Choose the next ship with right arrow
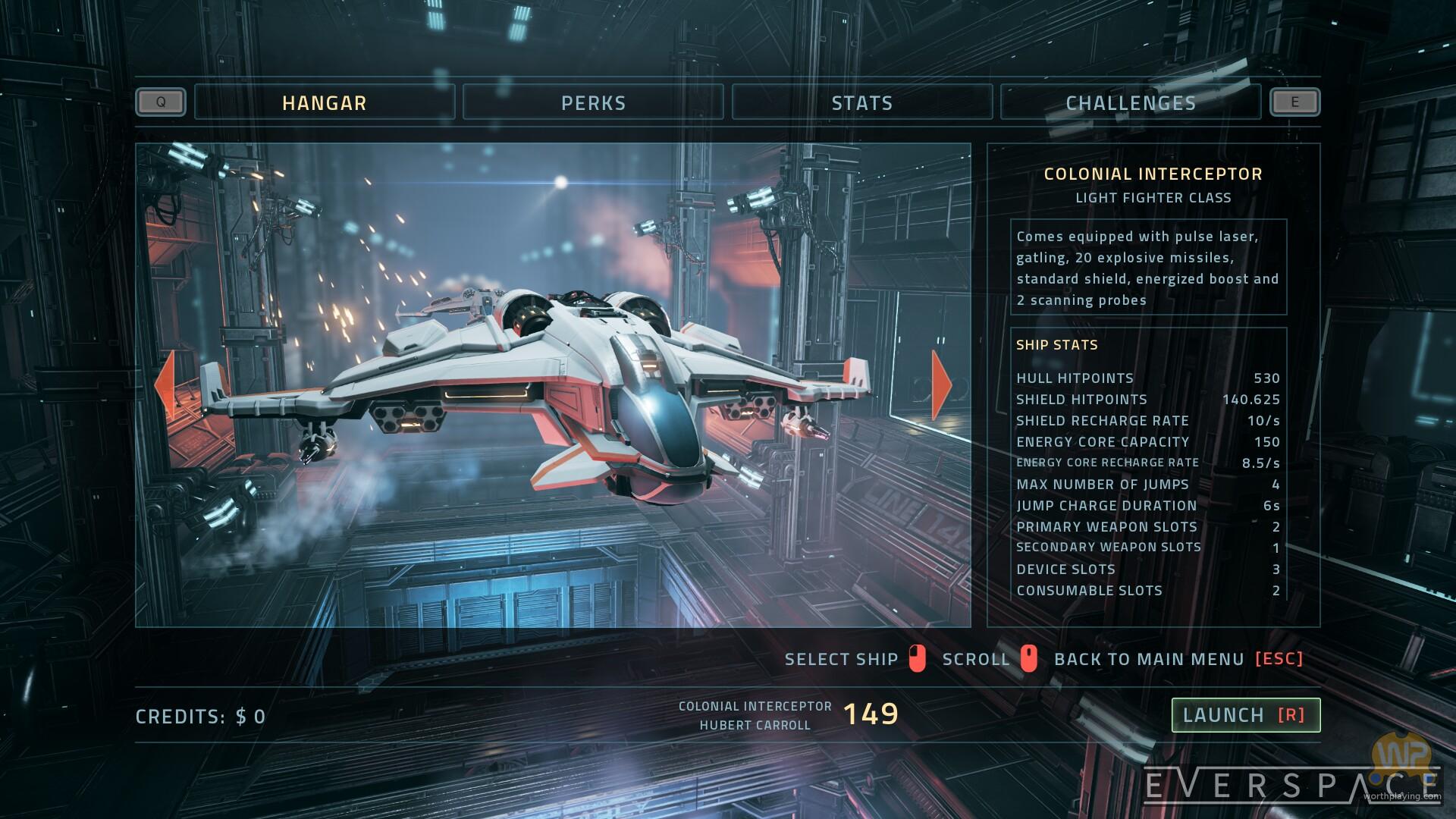The image size is (1456, 819). pyautogui.click(x=942, y=384)
